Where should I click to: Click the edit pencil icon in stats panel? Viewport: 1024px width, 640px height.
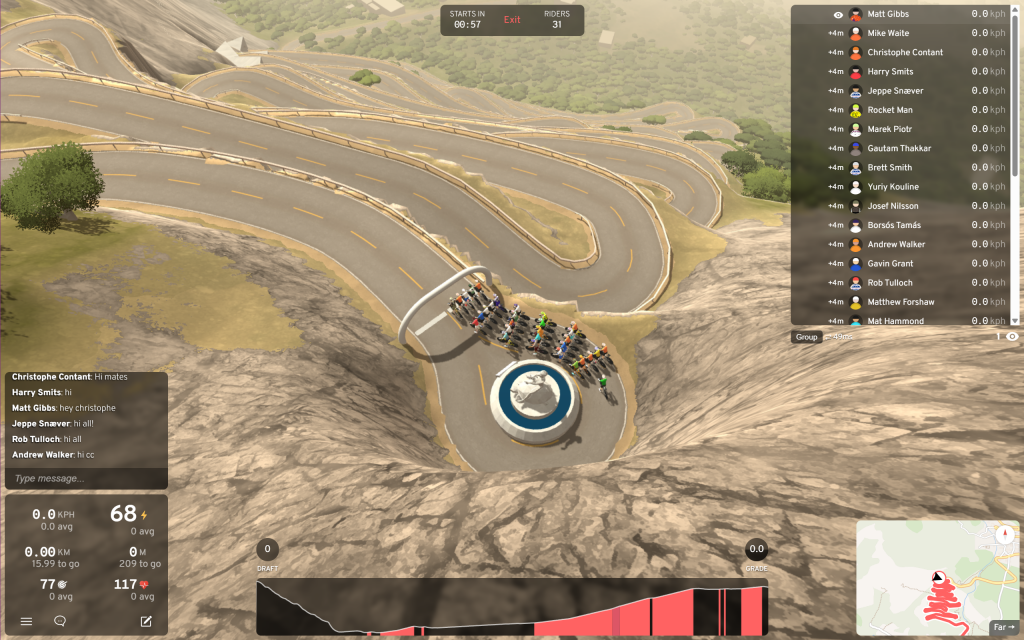pos(146,621)
